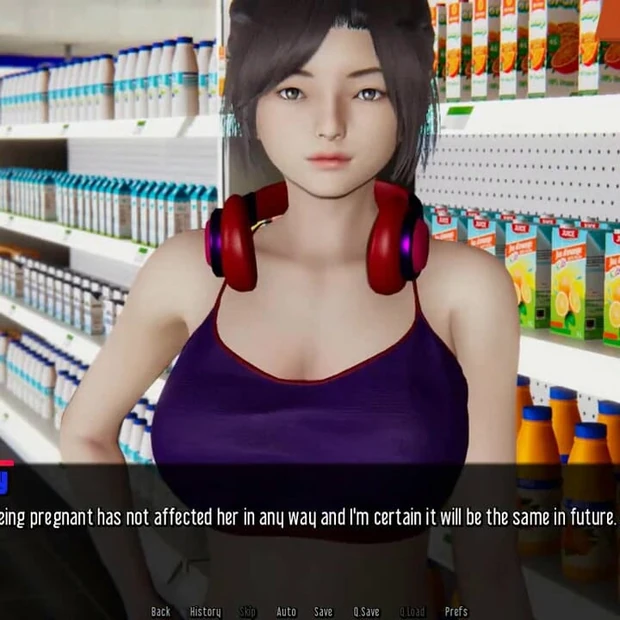Quick load using the Q.Load button
620x620 pixels.
coord(412,611)
